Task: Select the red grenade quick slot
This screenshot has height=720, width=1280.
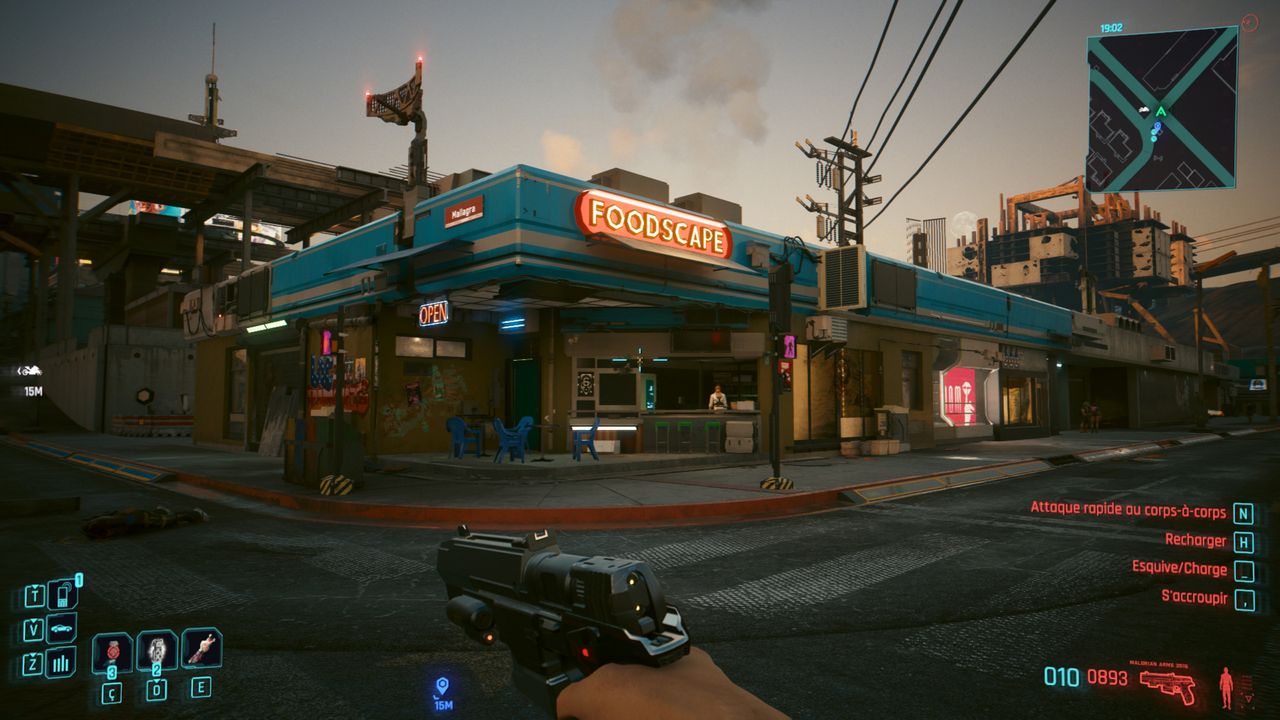Action: tap(112, 653)
